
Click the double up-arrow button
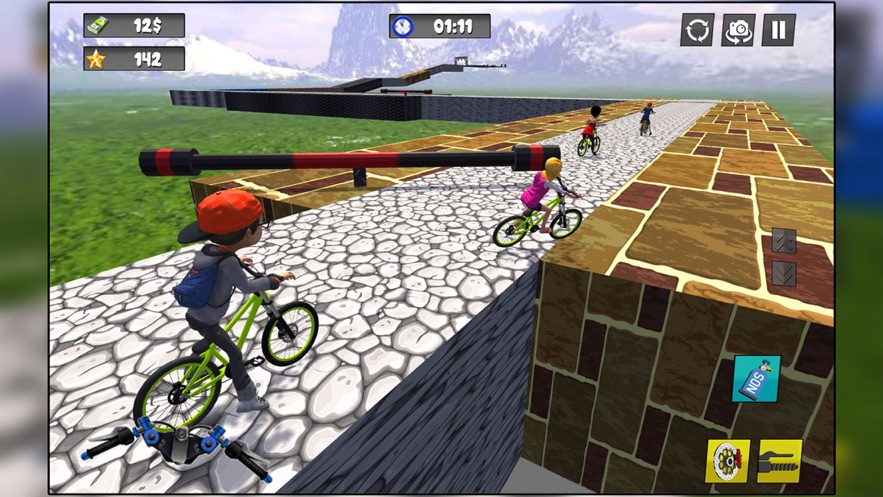784,241
